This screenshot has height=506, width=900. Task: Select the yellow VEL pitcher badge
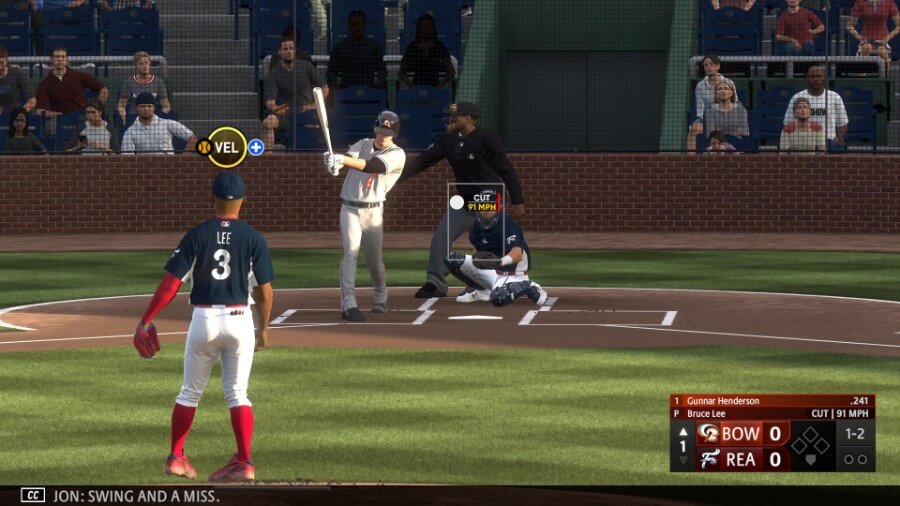[x=228, y=147]
